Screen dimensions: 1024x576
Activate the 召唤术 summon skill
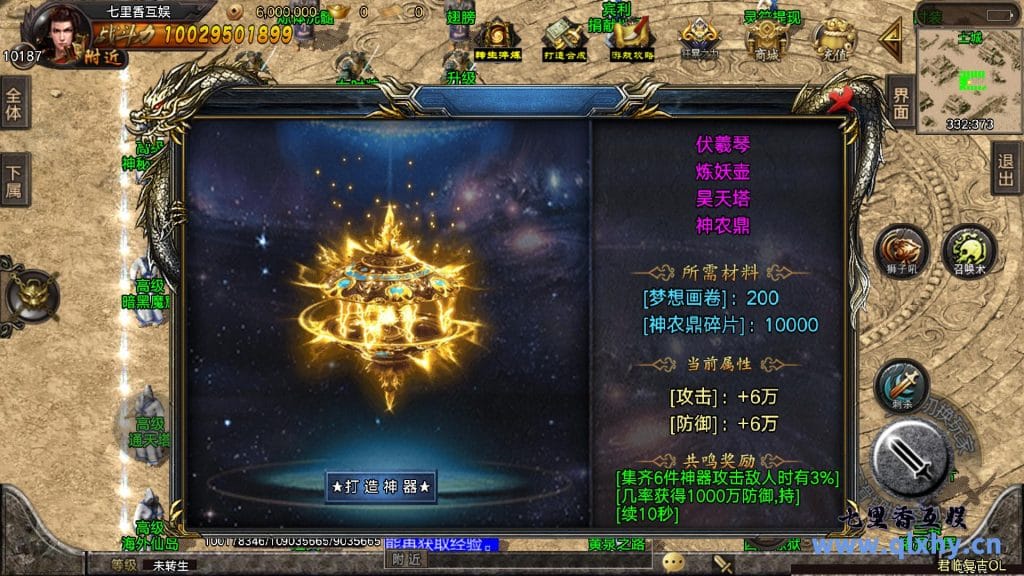(968, 250)
